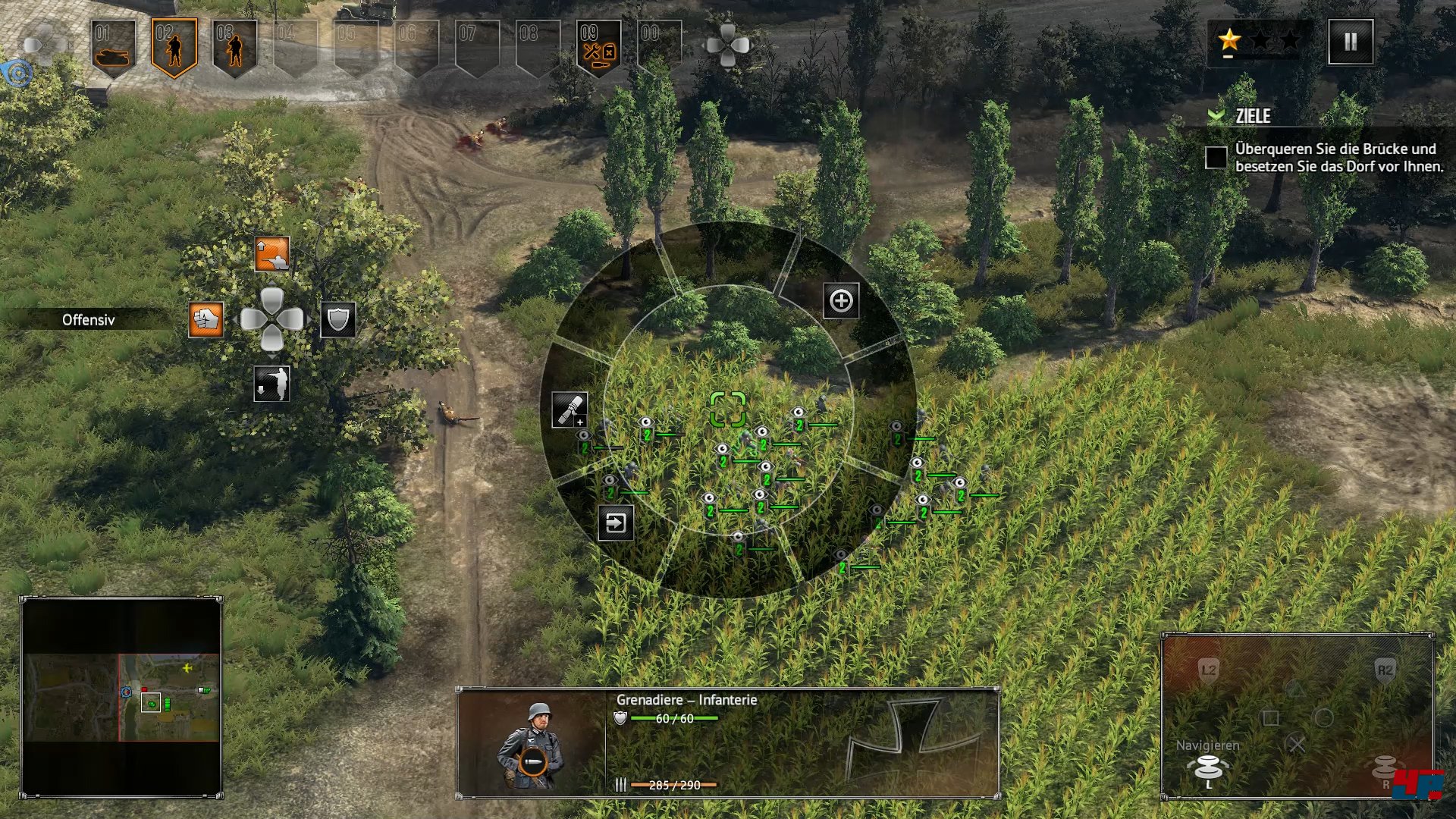Screen dimensions: 1456x819
Task: Switch to the defensive shield stance
Action: 338,319
